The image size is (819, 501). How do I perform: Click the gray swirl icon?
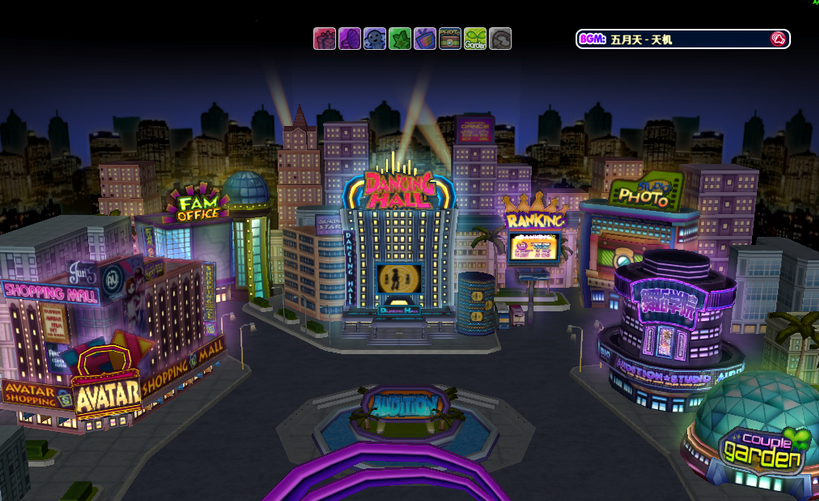click(x=500, y=39)
